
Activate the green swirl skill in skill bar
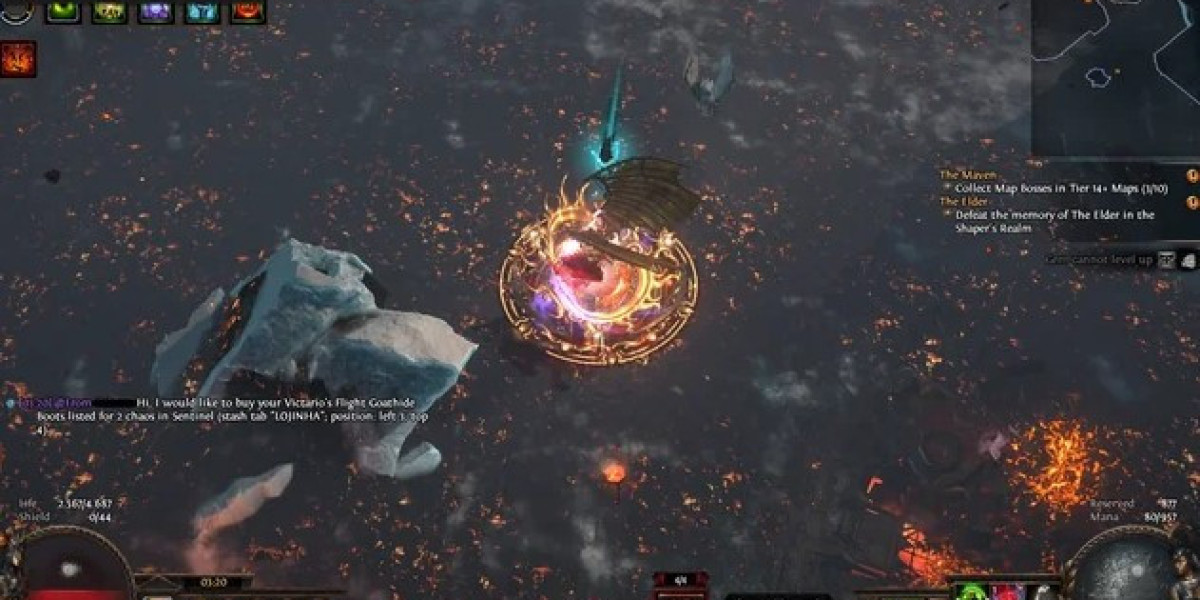click(x=973, y=591)
